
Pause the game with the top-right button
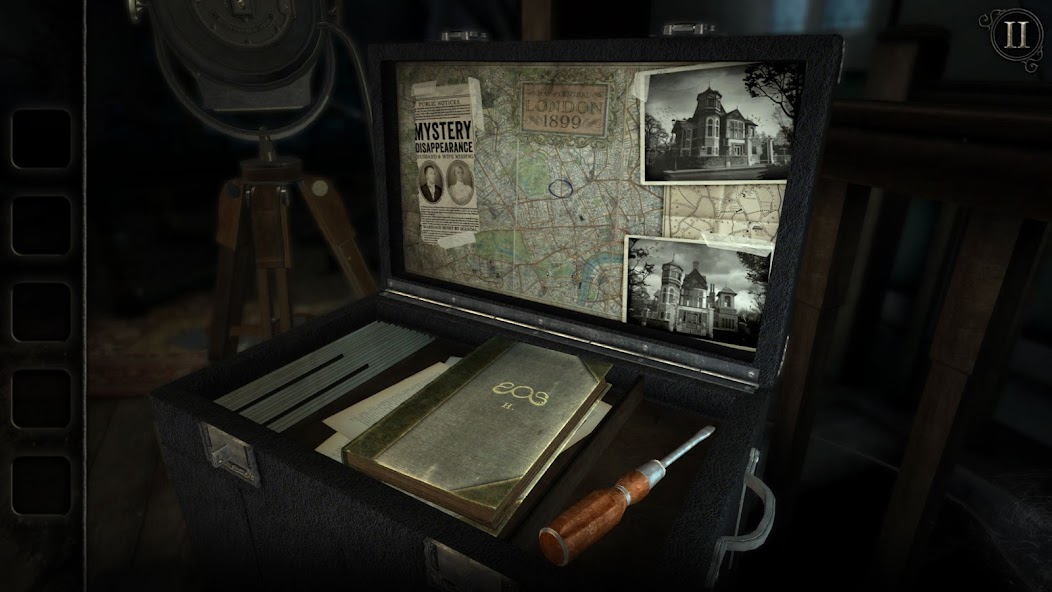click(x=1016, y=35)
